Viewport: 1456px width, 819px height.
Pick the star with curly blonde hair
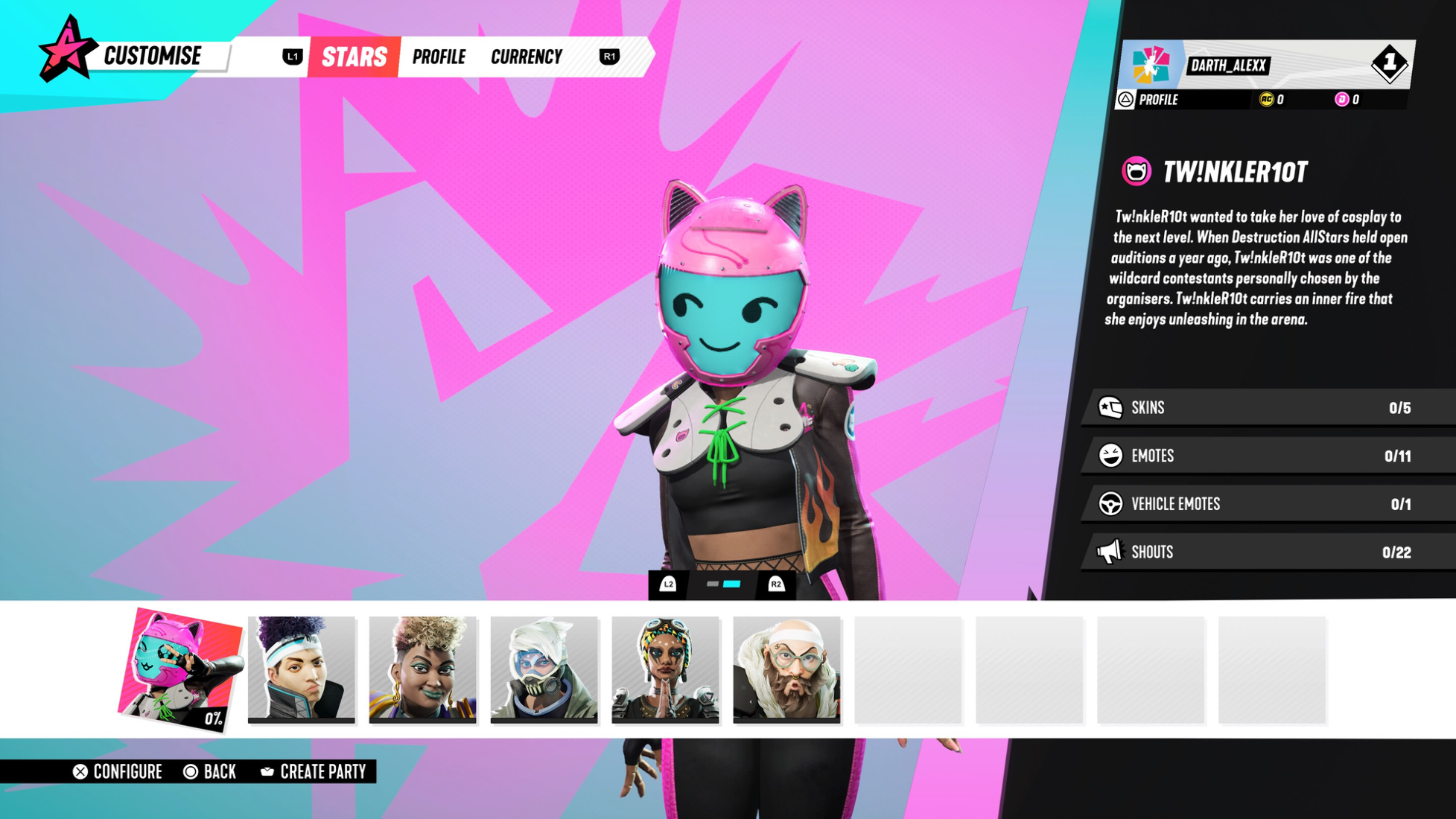tap(423, 669)
